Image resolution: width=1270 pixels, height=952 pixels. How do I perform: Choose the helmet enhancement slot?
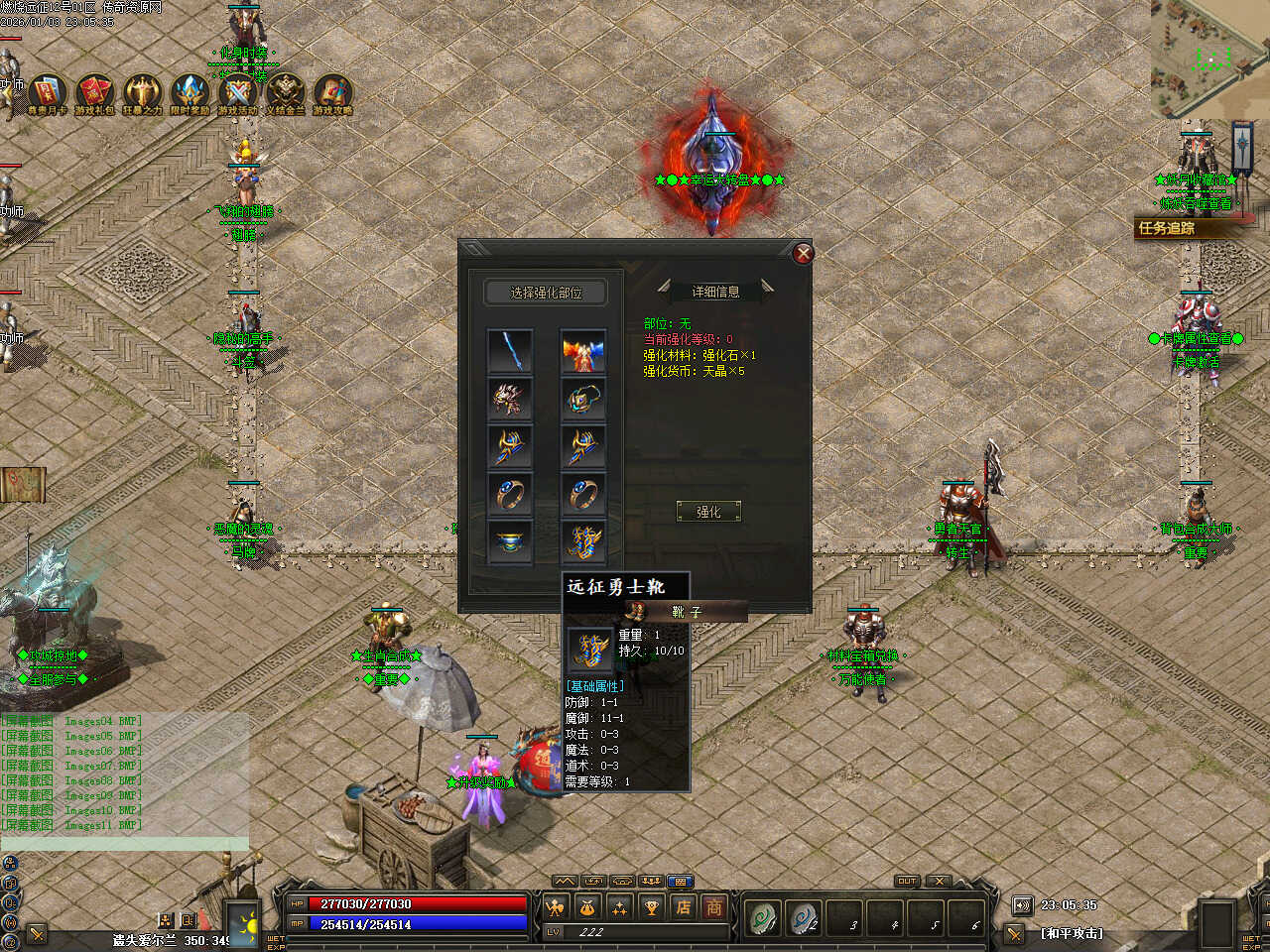[510, 399]
